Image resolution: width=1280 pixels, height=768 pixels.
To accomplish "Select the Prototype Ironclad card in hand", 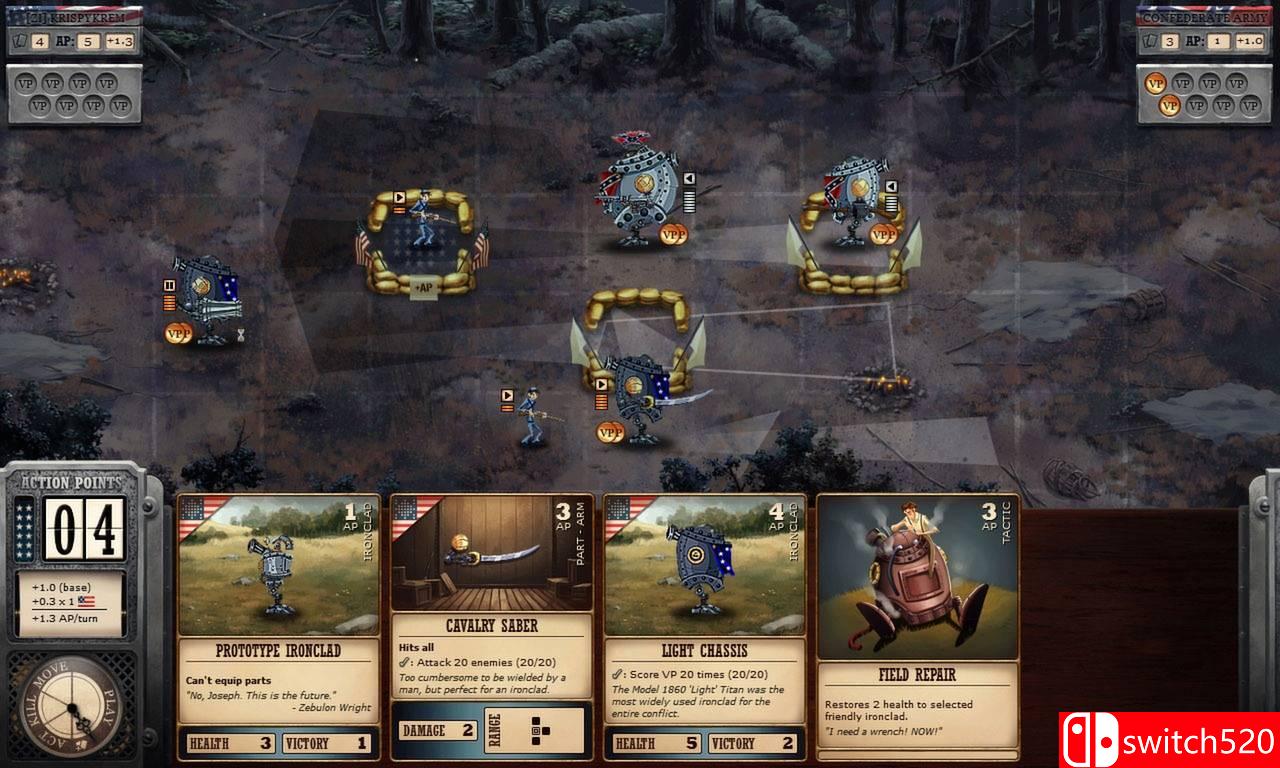I will 278,620.
